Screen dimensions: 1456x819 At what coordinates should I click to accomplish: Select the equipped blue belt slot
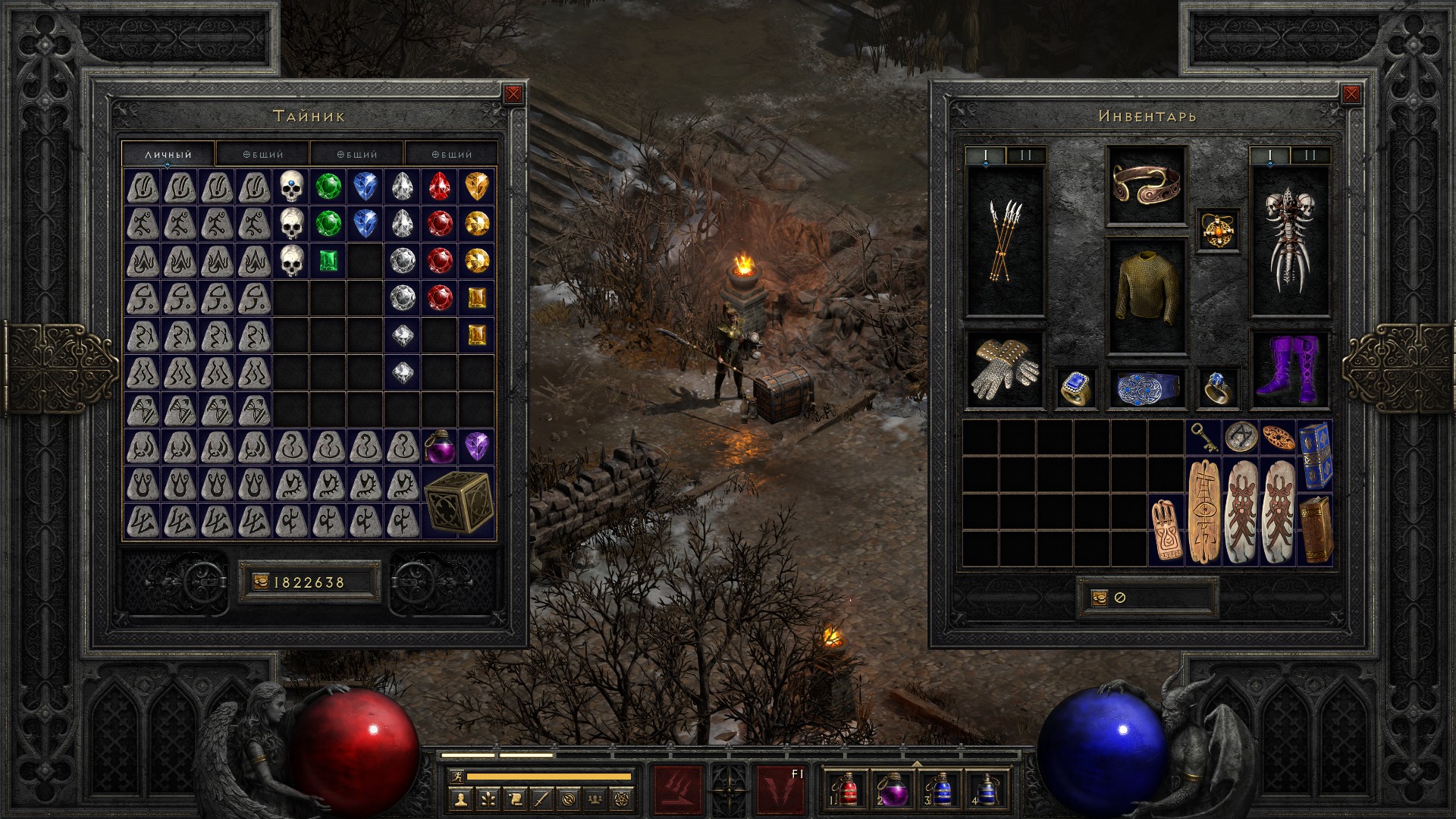(1146, 388)
